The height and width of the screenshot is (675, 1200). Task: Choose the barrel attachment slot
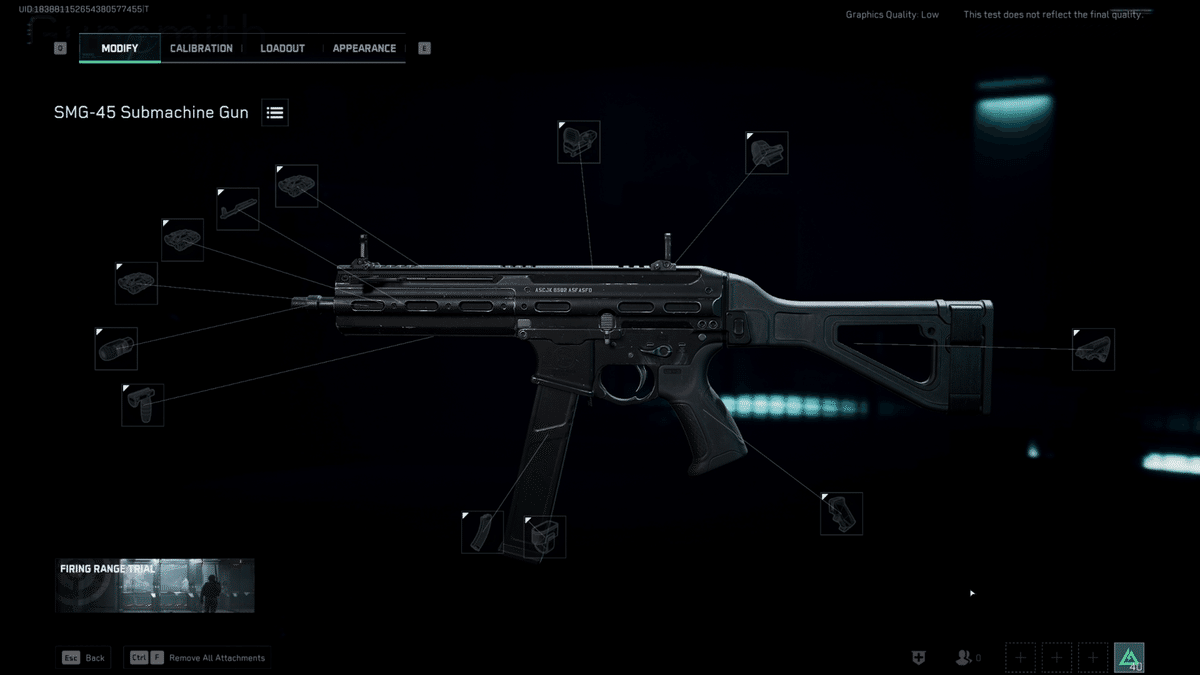(237, 208)
